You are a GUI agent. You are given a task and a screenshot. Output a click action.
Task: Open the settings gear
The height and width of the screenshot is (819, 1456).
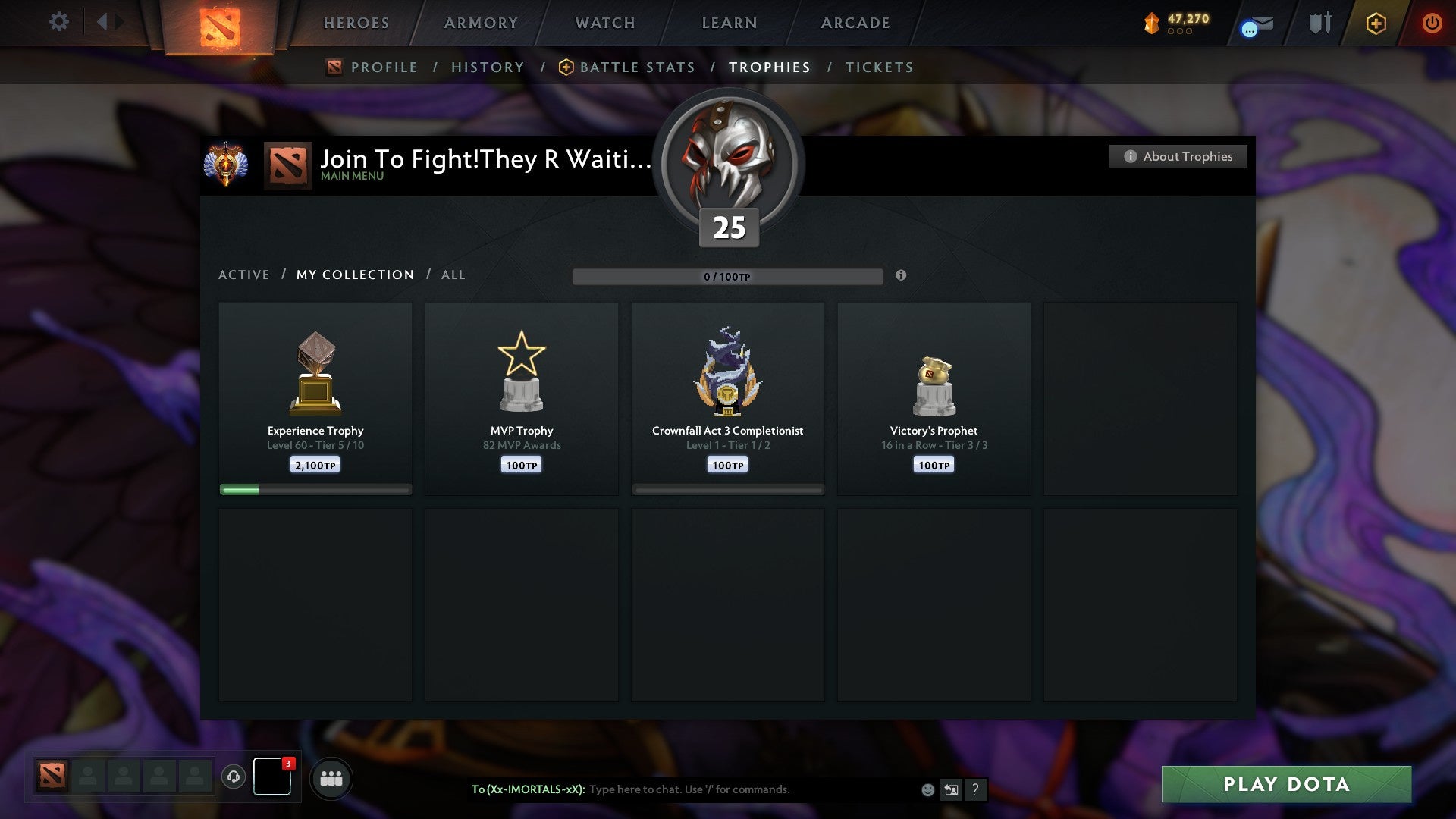tap(58, 22)
